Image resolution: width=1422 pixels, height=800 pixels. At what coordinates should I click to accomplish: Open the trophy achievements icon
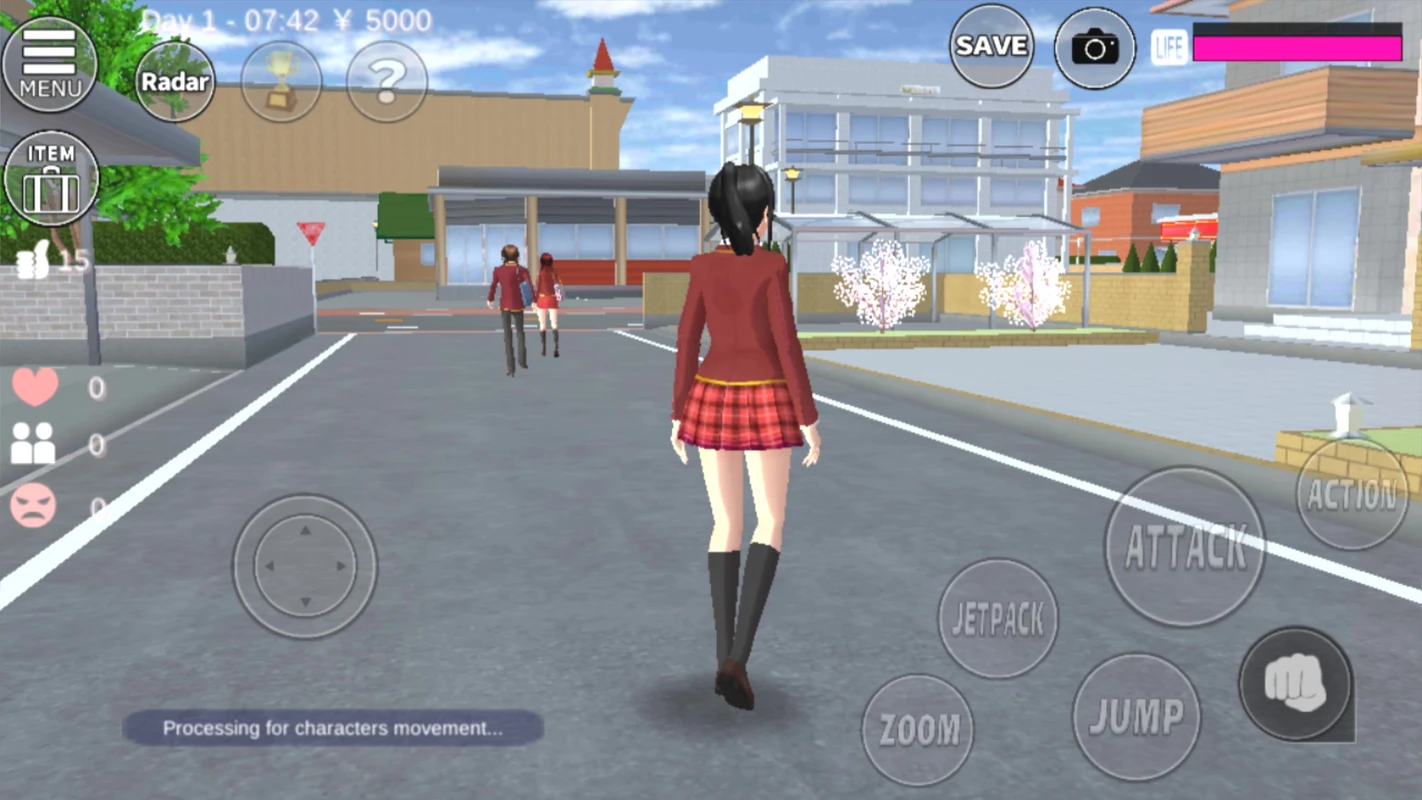[x=281, y=82]
